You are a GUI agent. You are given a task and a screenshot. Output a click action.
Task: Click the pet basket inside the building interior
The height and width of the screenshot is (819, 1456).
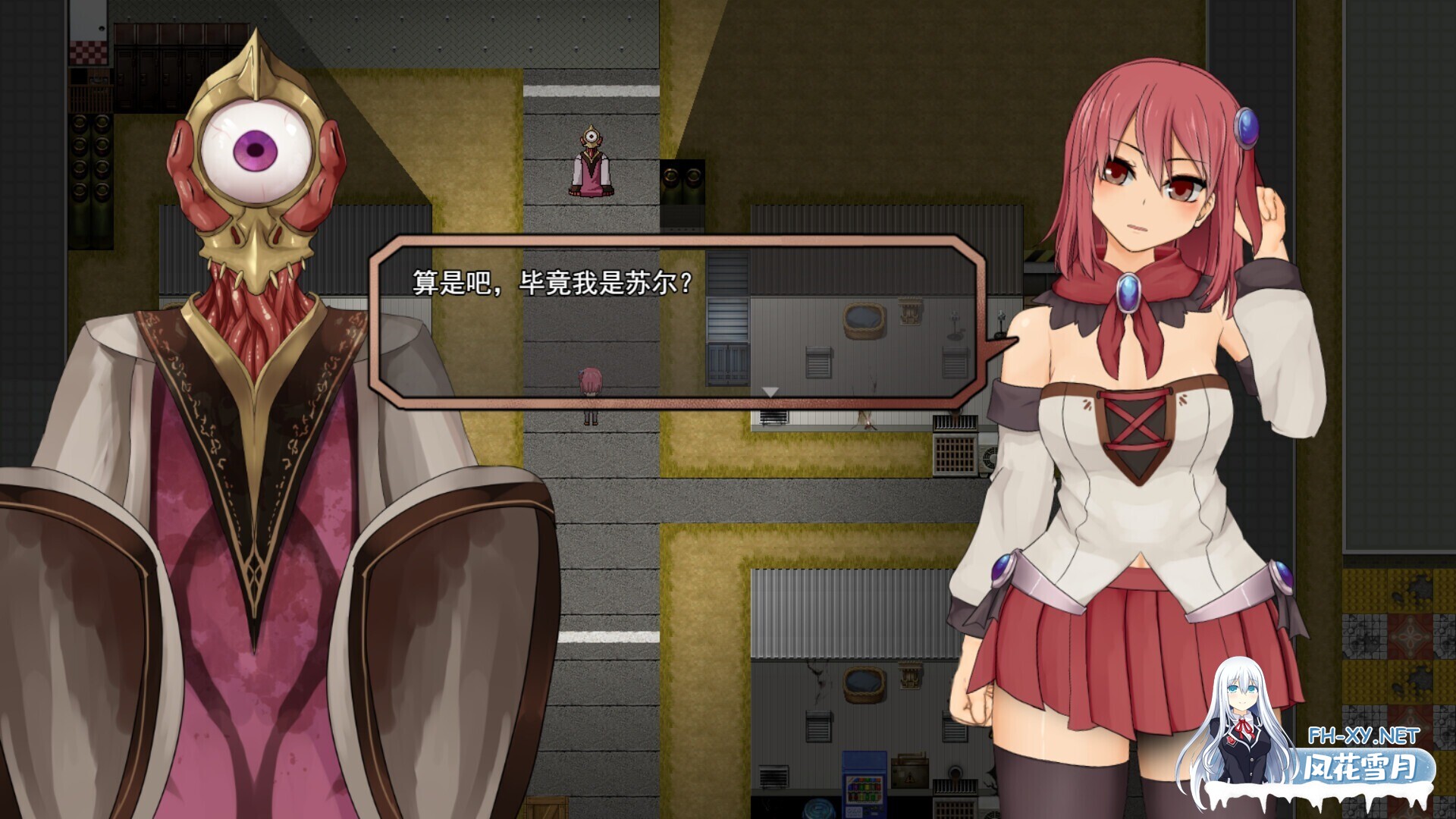tap(865, 320)
